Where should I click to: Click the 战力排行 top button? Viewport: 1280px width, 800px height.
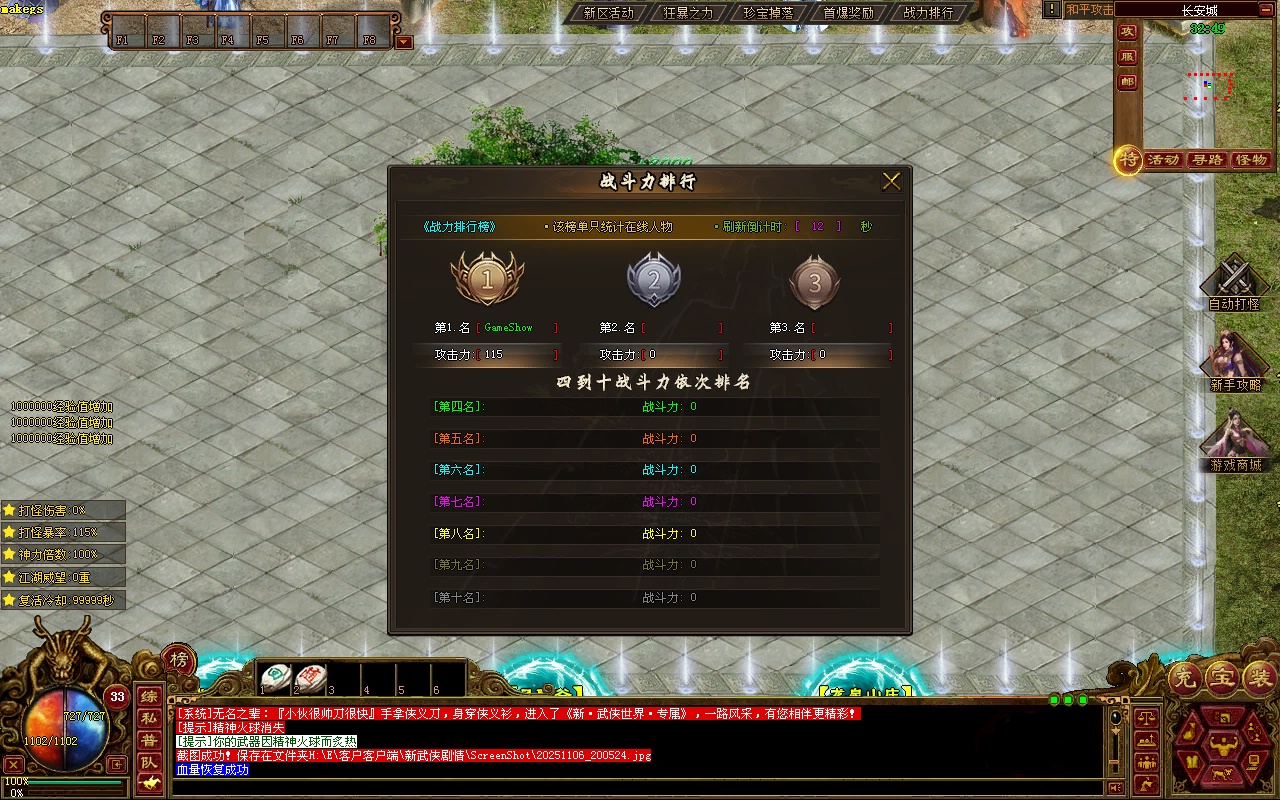tap(928, 13)
